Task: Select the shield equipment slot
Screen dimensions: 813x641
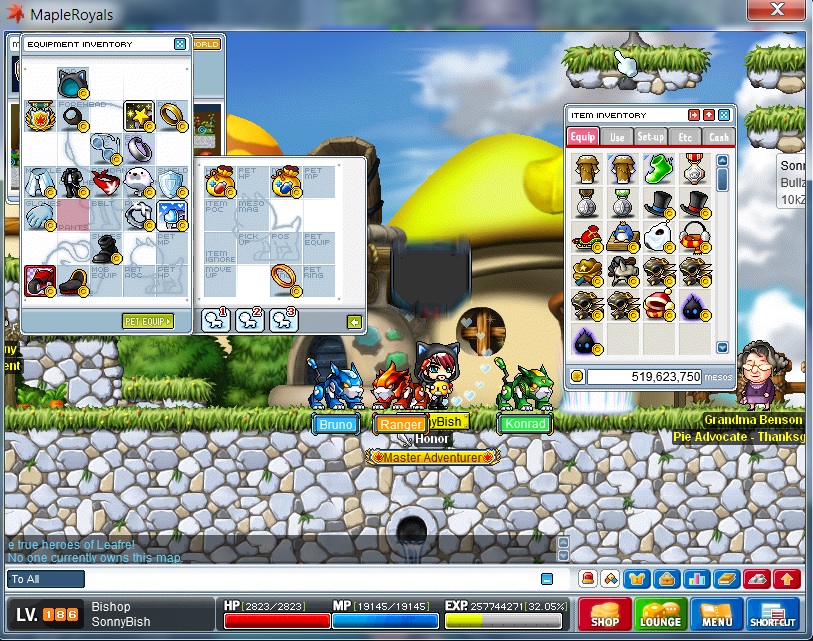Action: pos(173,182)
